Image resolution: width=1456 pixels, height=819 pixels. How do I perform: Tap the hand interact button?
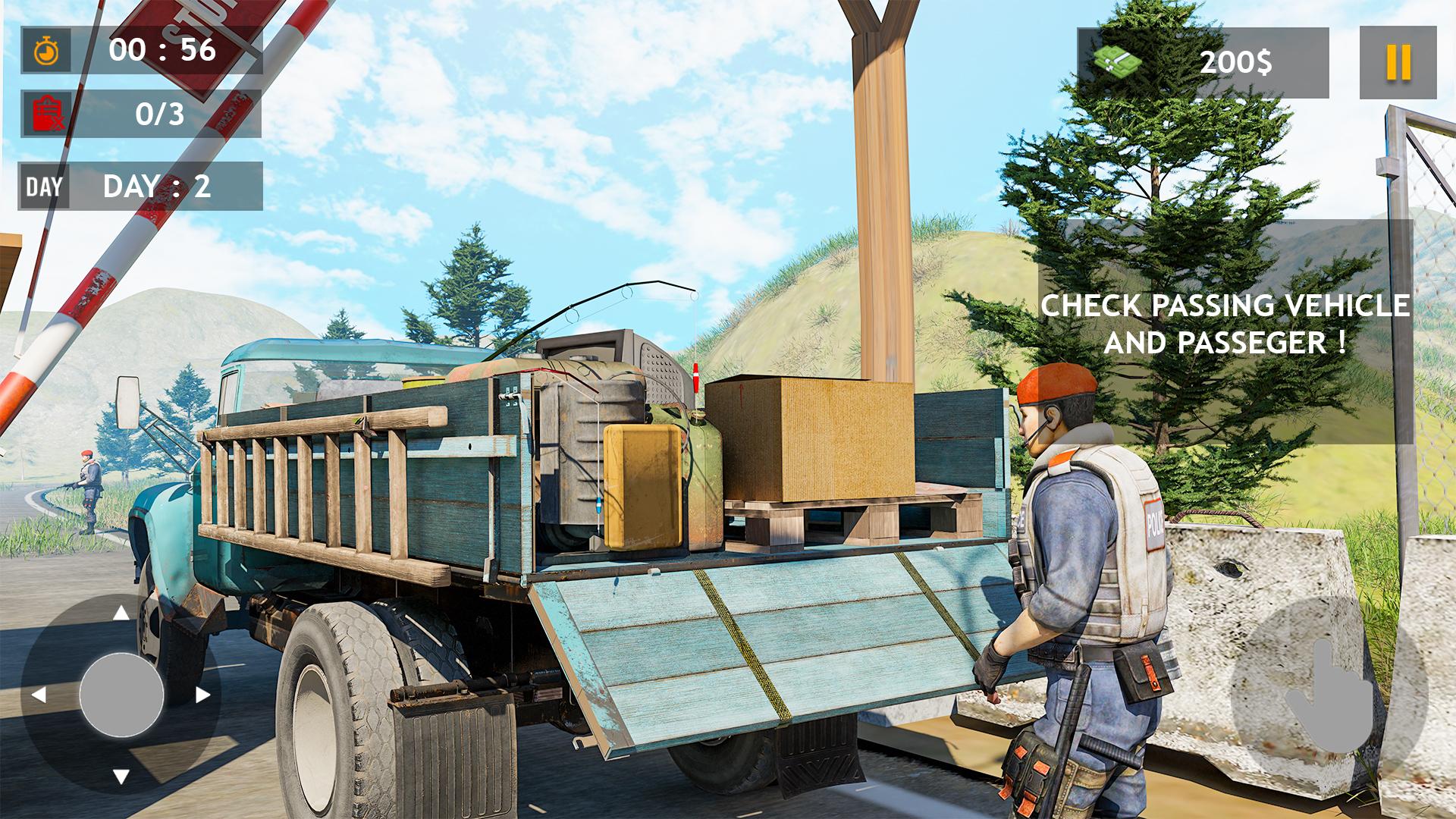(x=1329, y=696)
